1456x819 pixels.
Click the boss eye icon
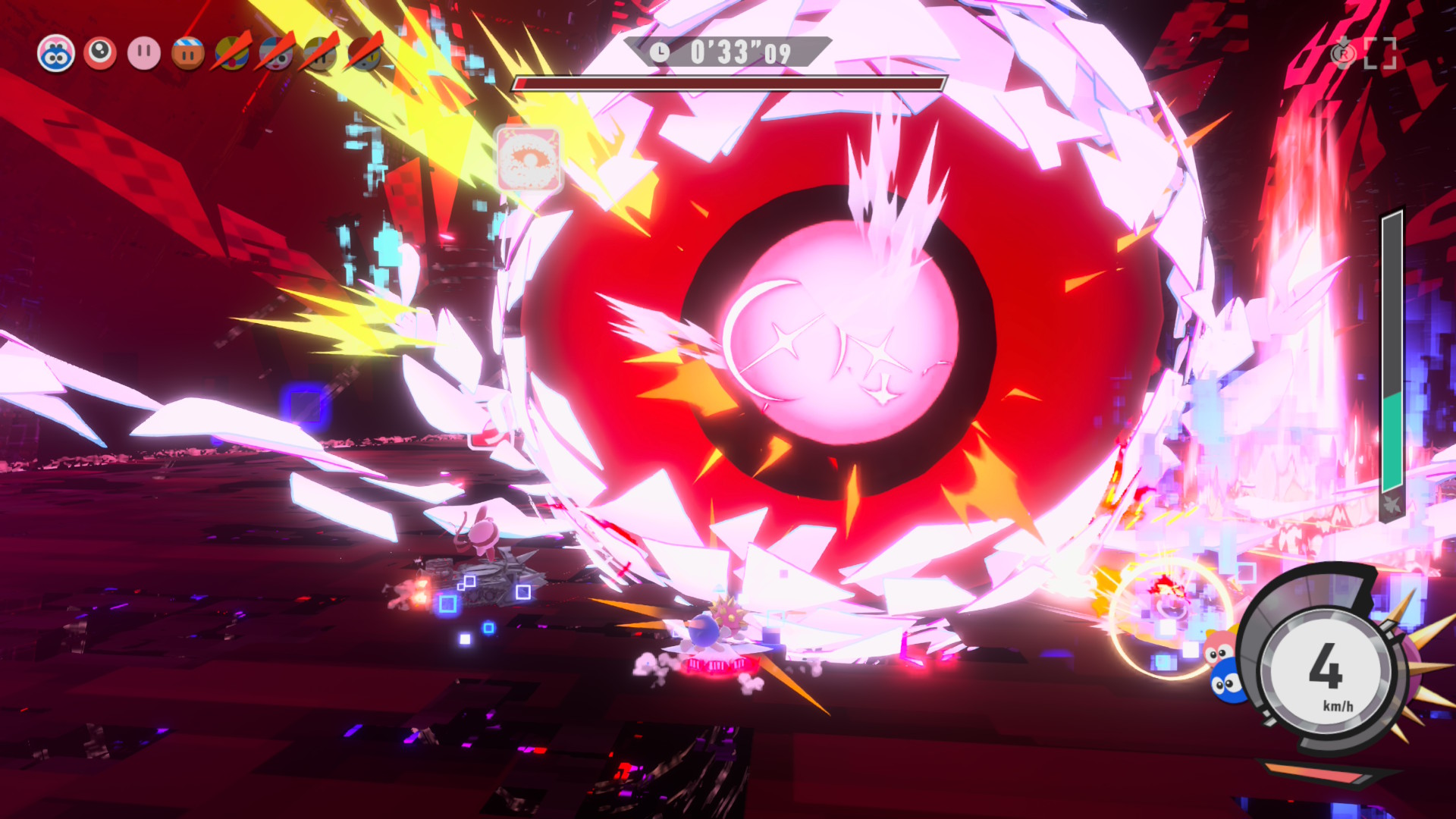(x=529, y=160)
